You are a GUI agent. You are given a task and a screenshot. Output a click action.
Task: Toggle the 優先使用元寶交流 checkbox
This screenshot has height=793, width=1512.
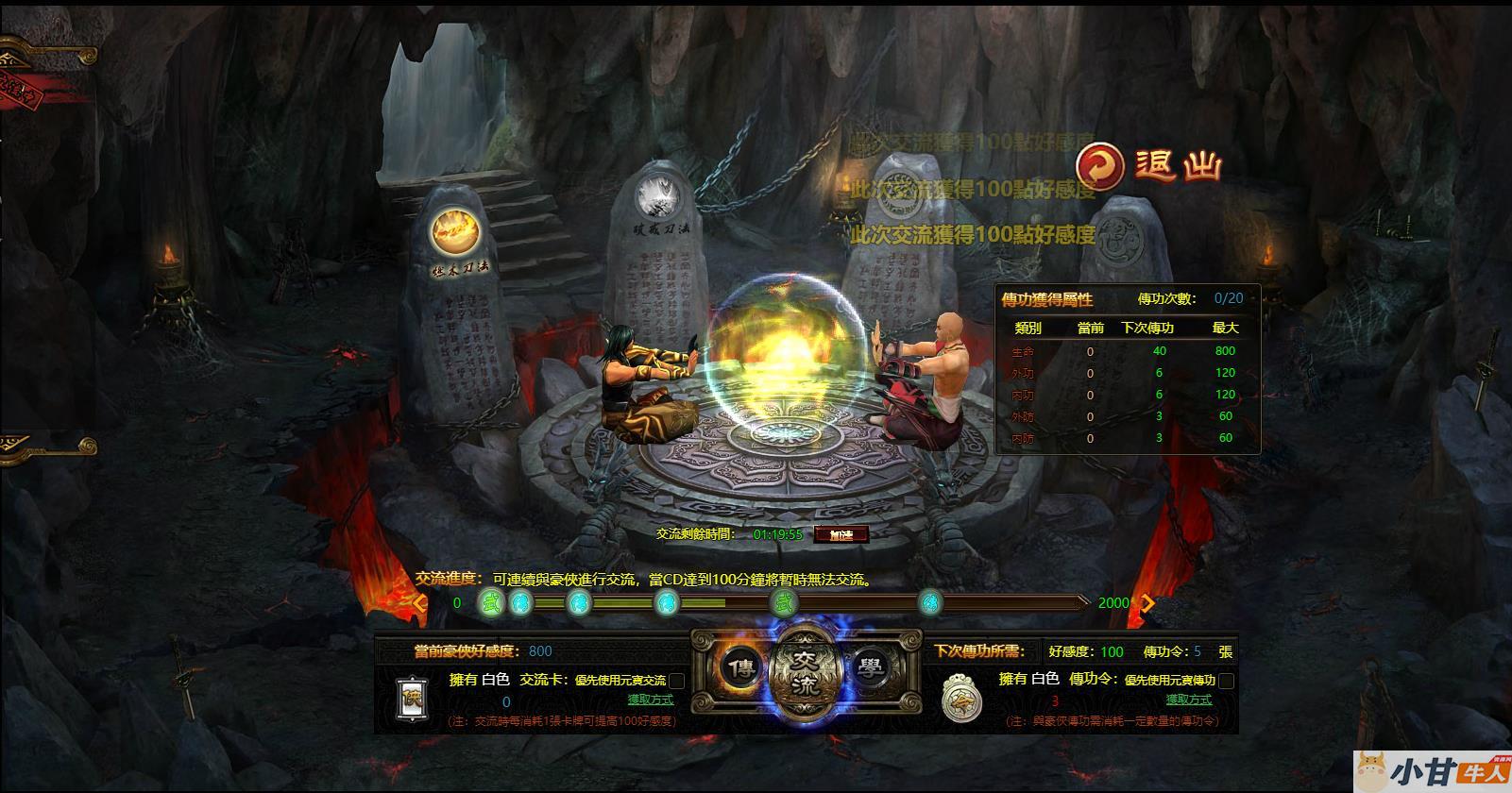click(676, 681)
